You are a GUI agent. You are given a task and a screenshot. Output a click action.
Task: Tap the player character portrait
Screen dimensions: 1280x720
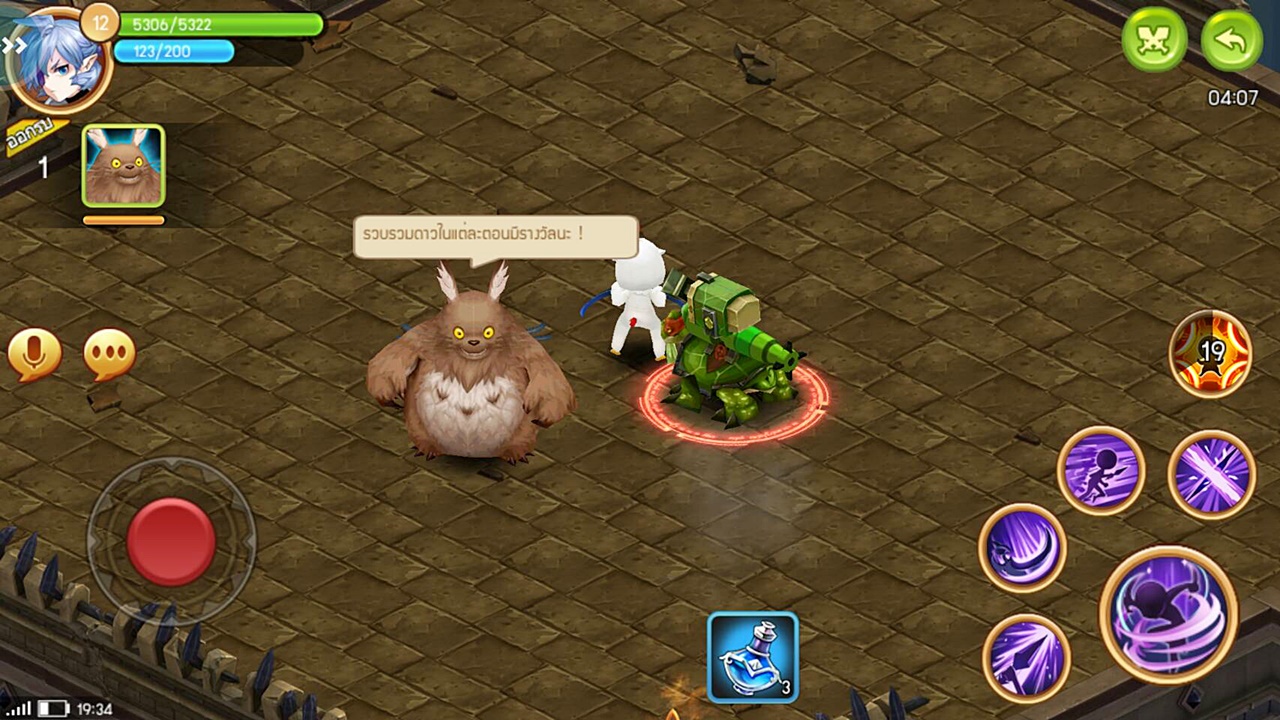(x=58, y=60)
